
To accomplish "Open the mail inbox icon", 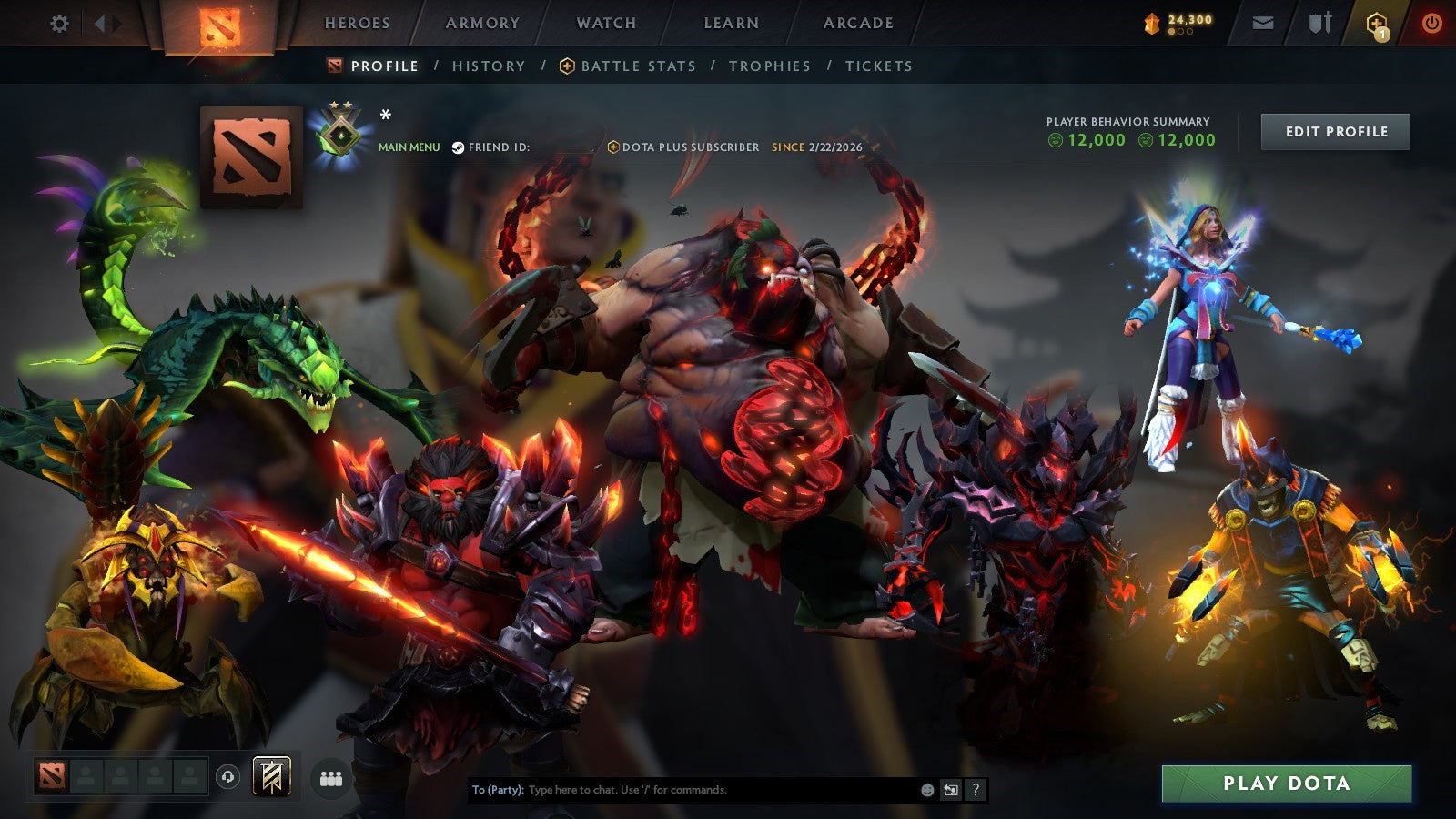I will (1263, 23).
